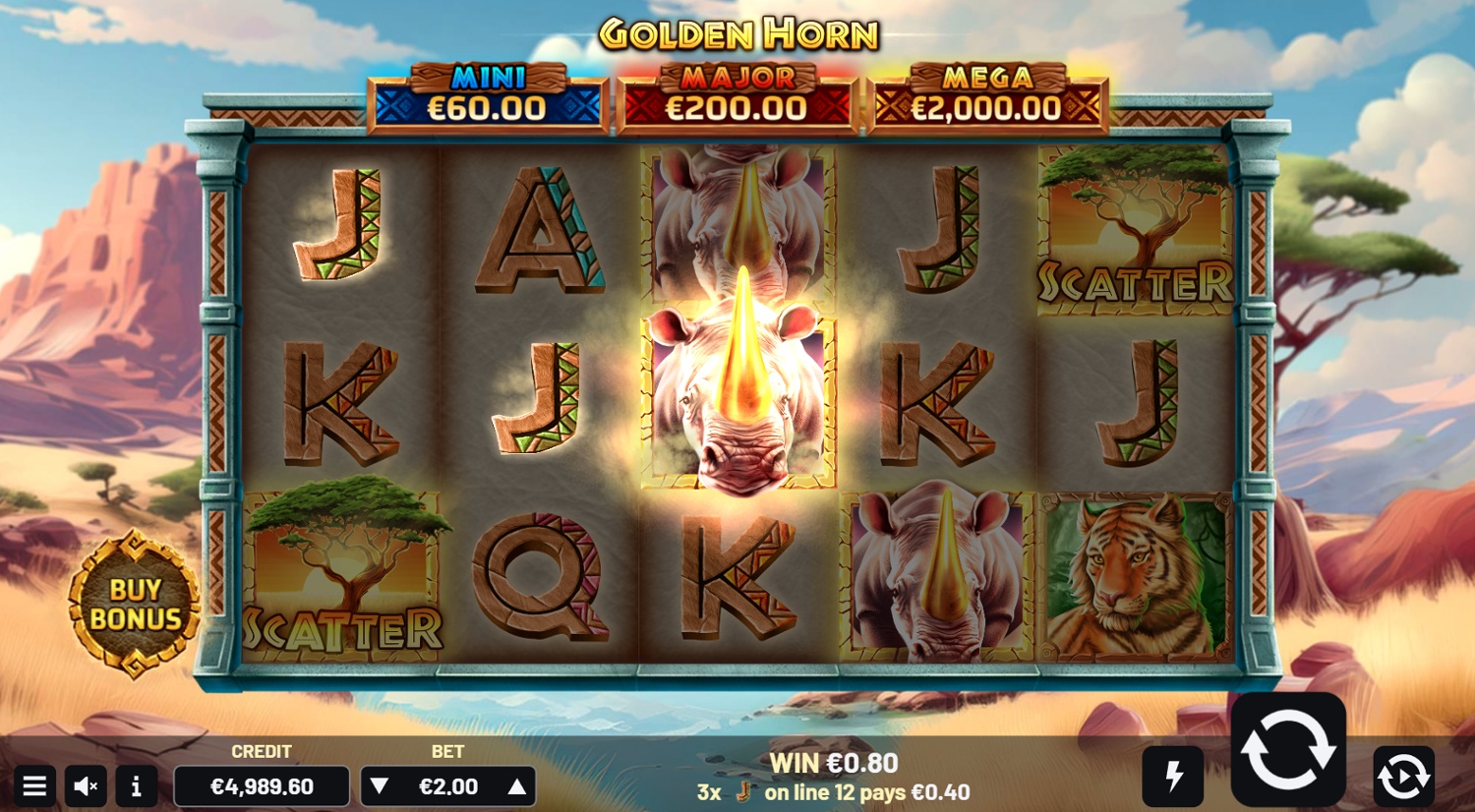Spin the reels with the large spin button

(1288, 751)
